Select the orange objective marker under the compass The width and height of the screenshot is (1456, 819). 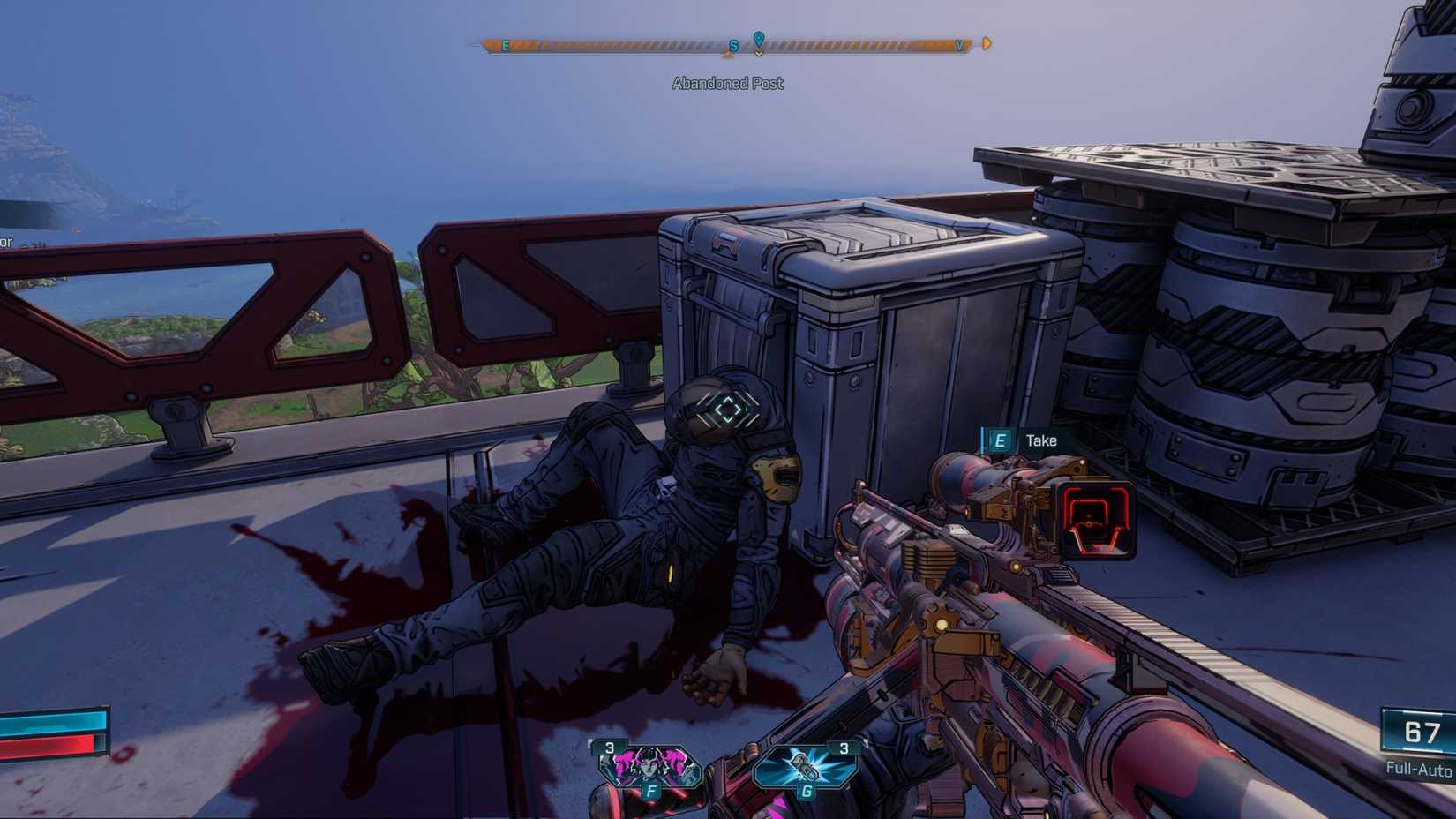tap(729, 53)
